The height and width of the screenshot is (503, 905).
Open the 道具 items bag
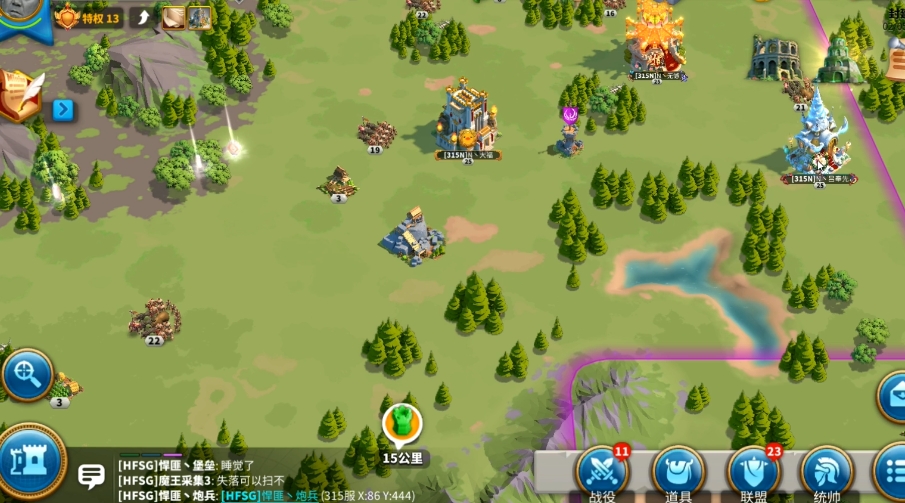(x=678, y=471)
